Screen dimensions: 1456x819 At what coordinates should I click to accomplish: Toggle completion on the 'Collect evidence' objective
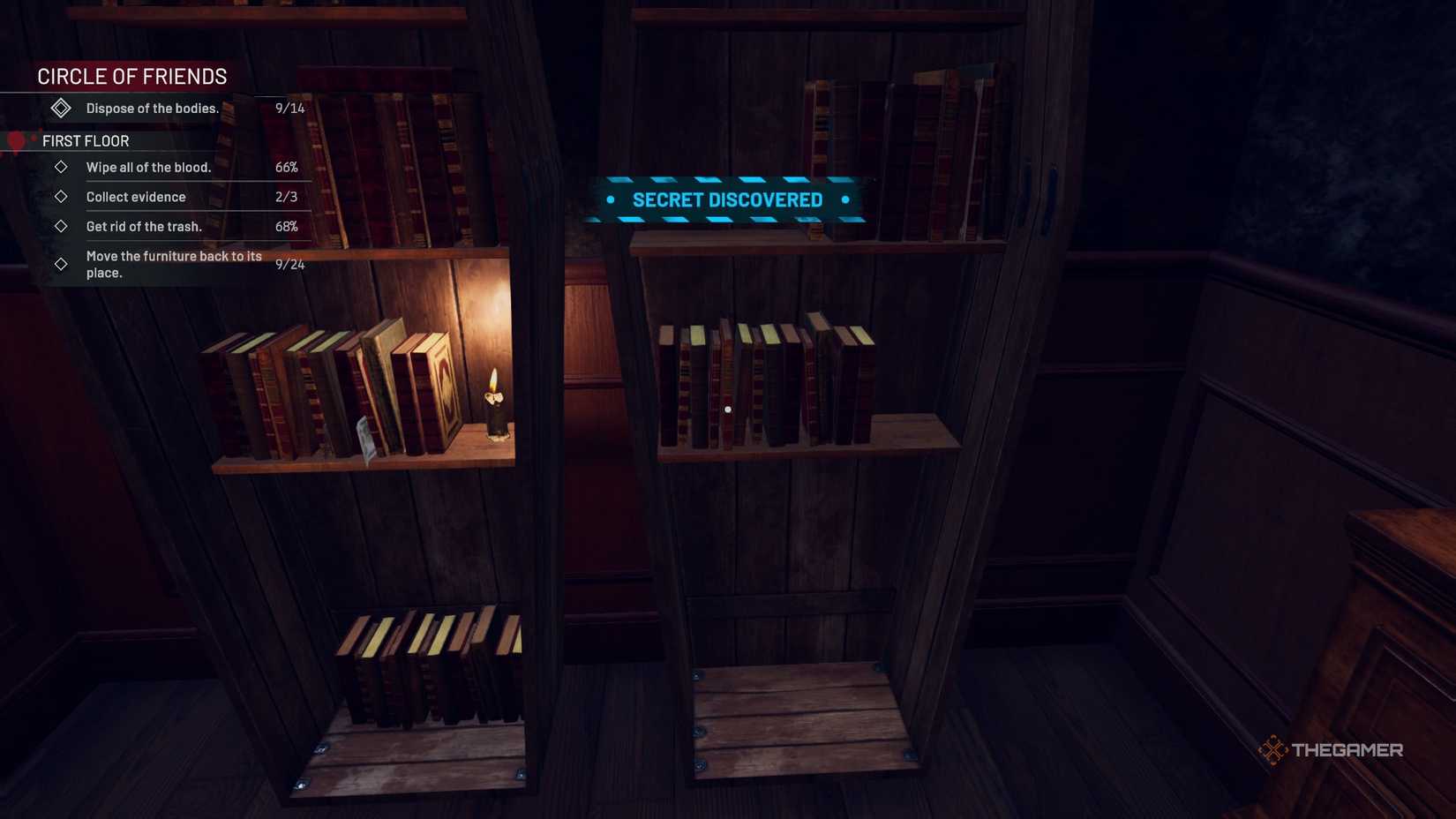[x=61, y=197]
